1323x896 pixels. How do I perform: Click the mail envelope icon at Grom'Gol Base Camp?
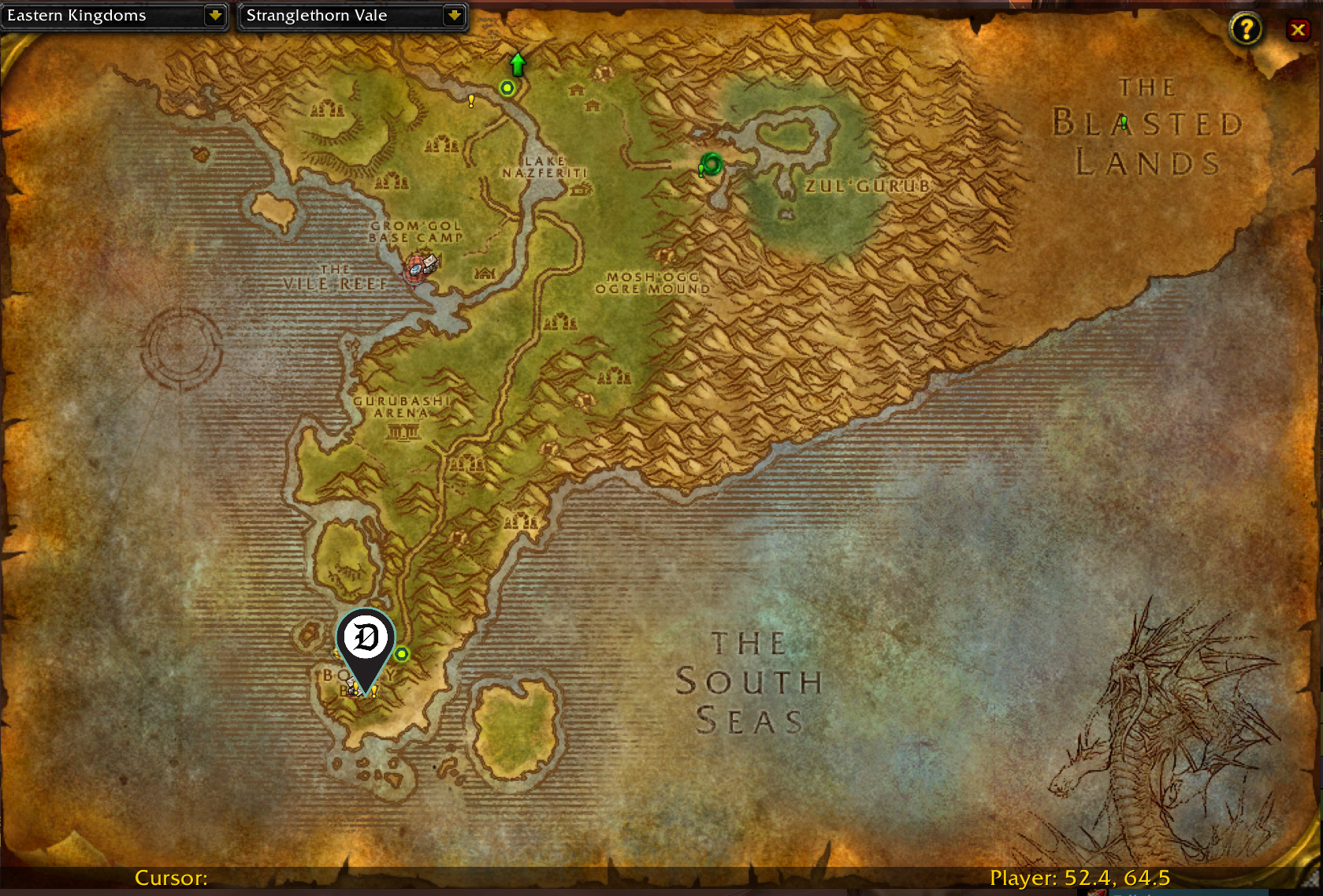430,261
